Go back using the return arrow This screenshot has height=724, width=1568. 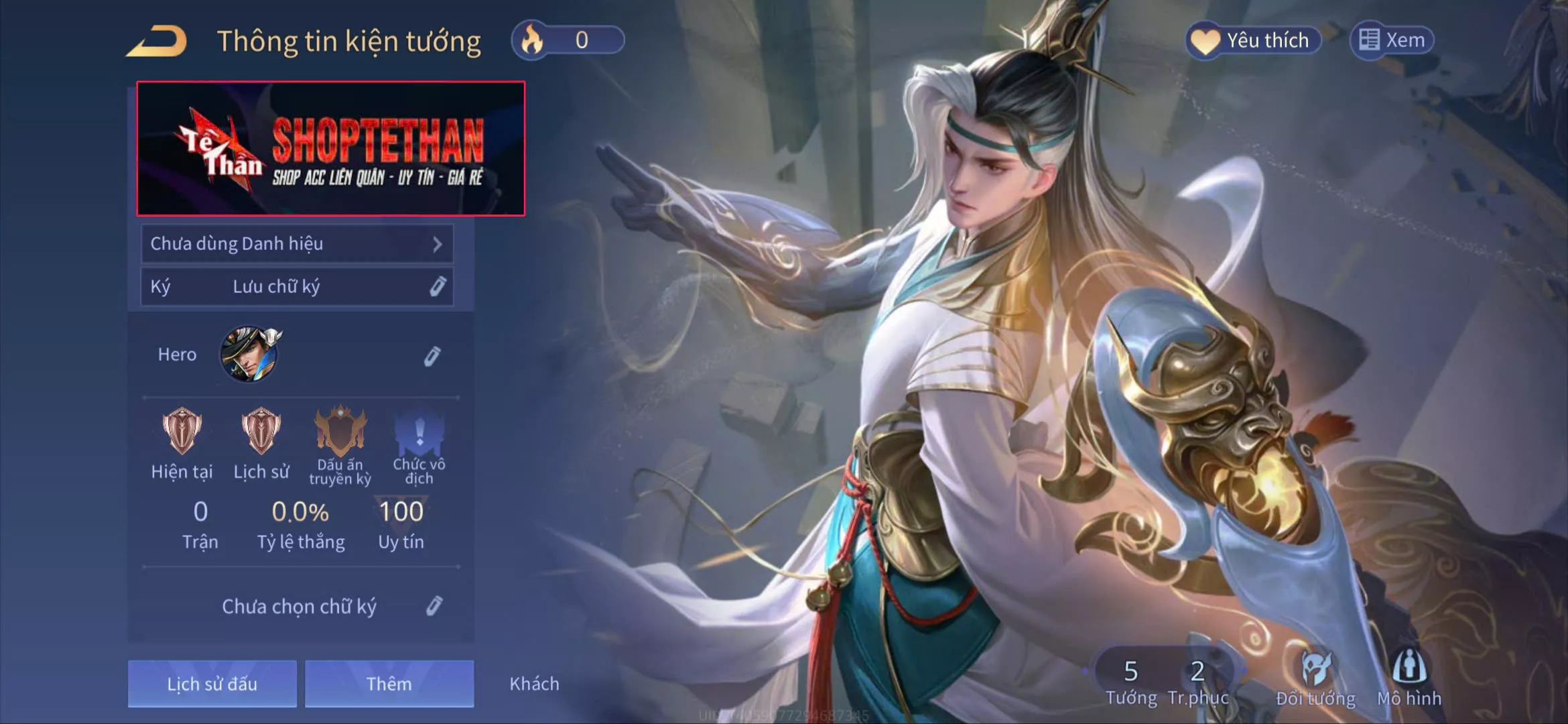coord(158,42)
